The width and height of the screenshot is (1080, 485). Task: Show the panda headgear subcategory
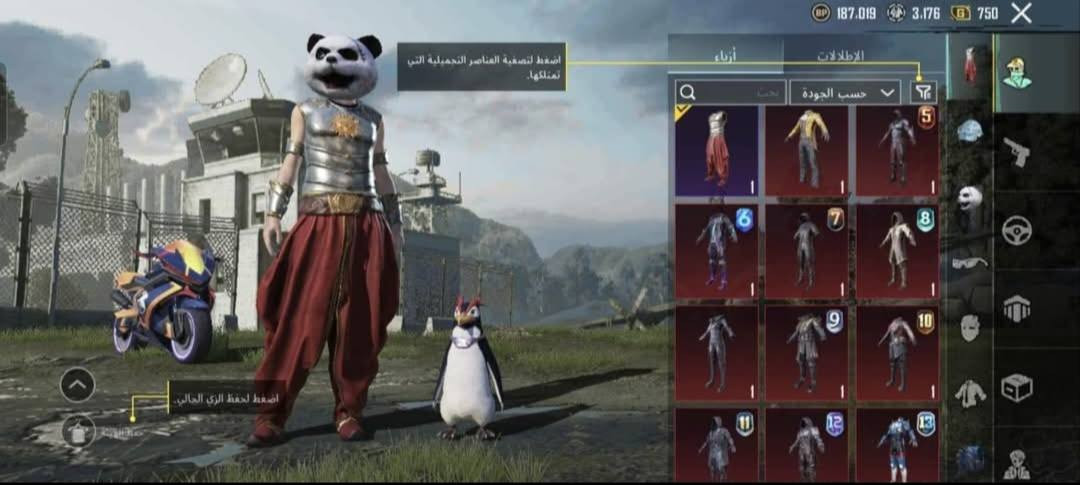point(969,197)
